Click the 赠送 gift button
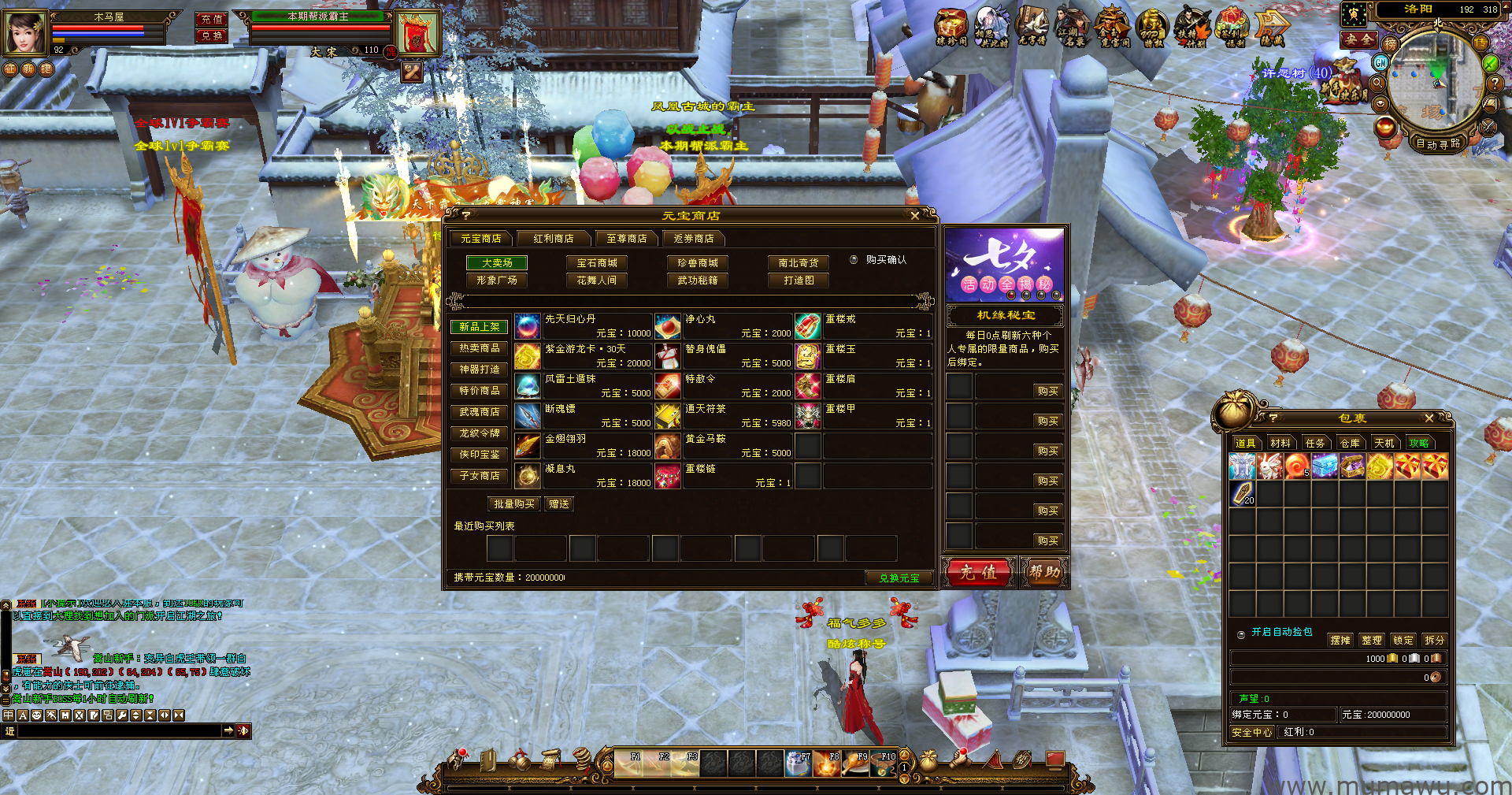 (x=559, y=504)
